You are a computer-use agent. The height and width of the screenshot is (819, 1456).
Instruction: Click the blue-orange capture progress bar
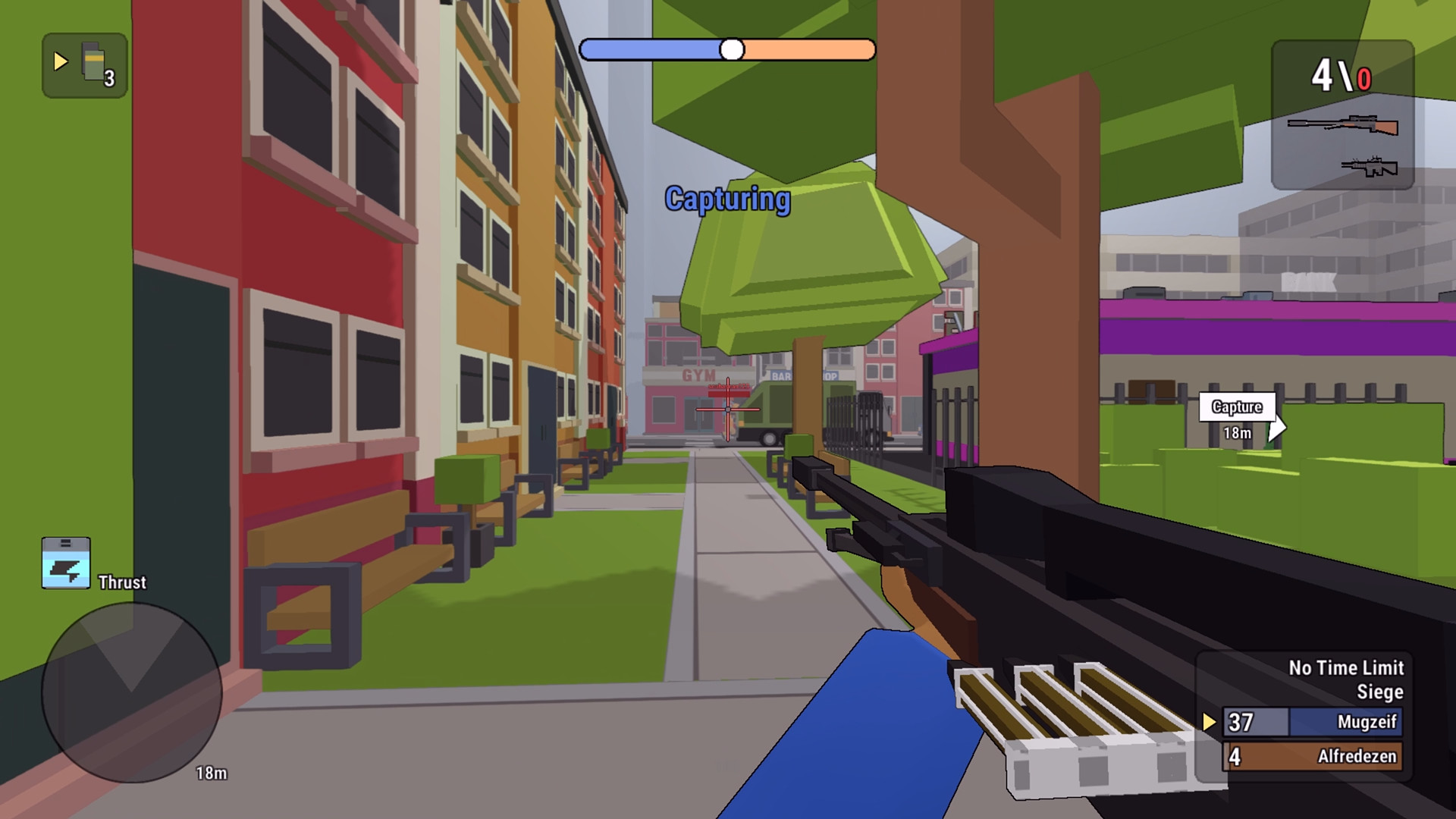728,49
